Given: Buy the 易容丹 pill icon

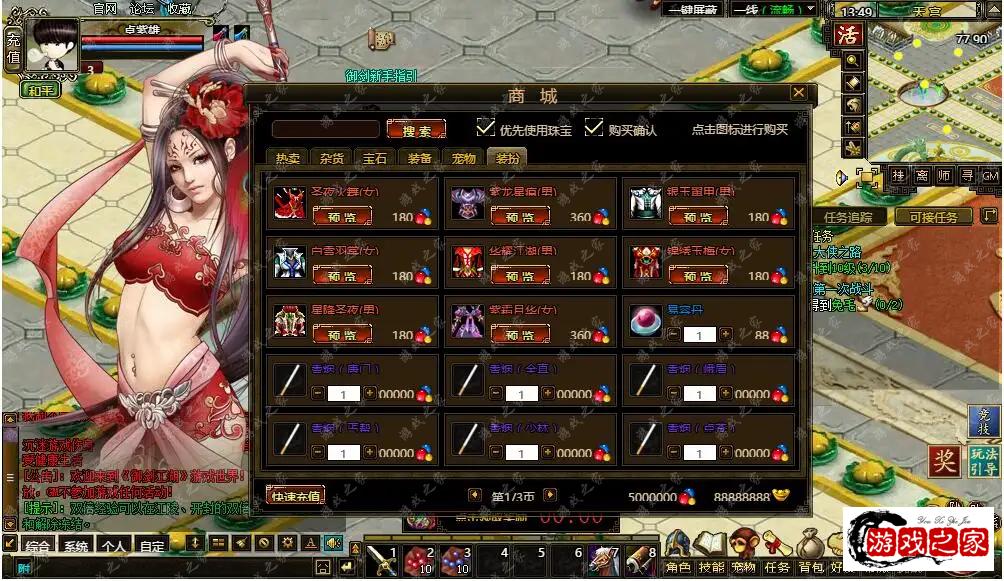Looking at the screenshot, I should pyautogui.click(x=644, y=320).
